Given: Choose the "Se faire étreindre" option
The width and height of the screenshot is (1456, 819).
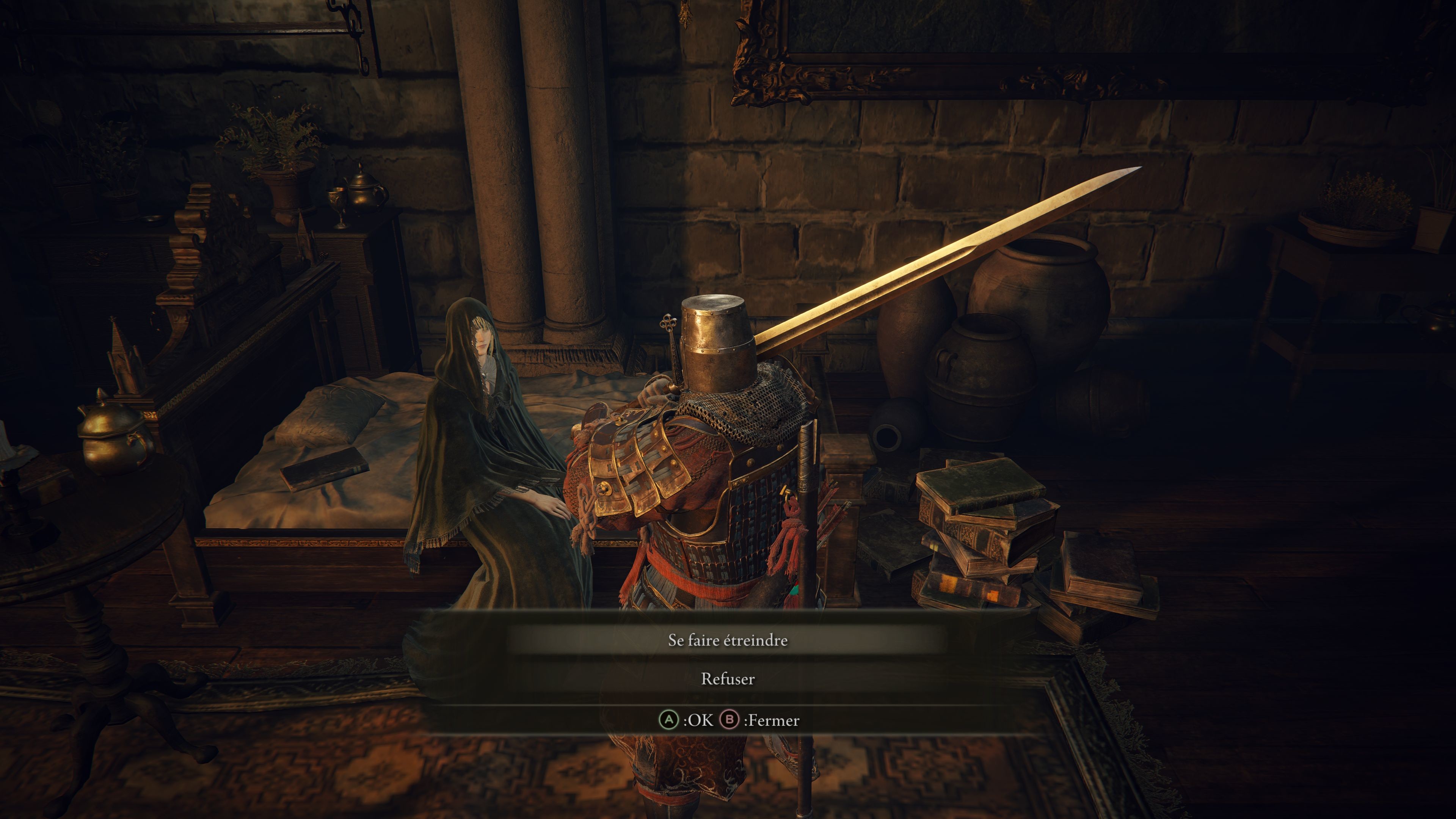Looking at the screenshot, I should pos(728,640).
